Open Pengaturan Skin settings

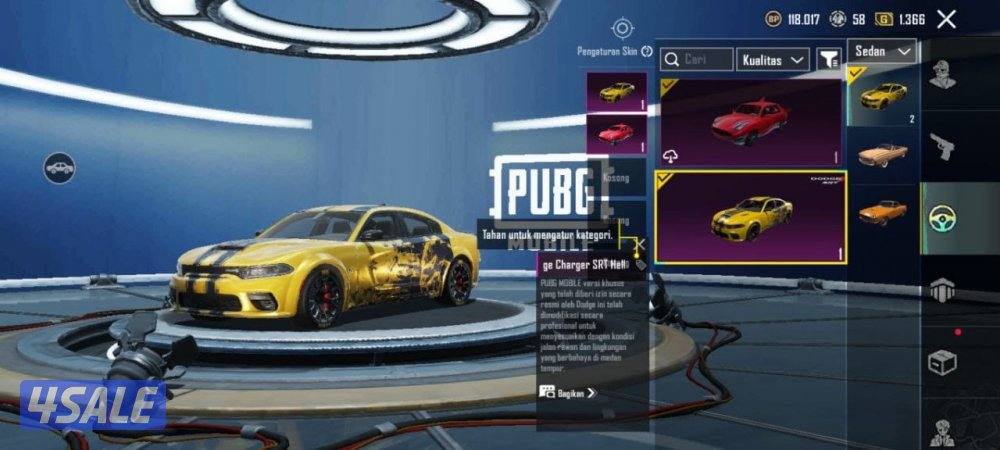click(622, 29)
